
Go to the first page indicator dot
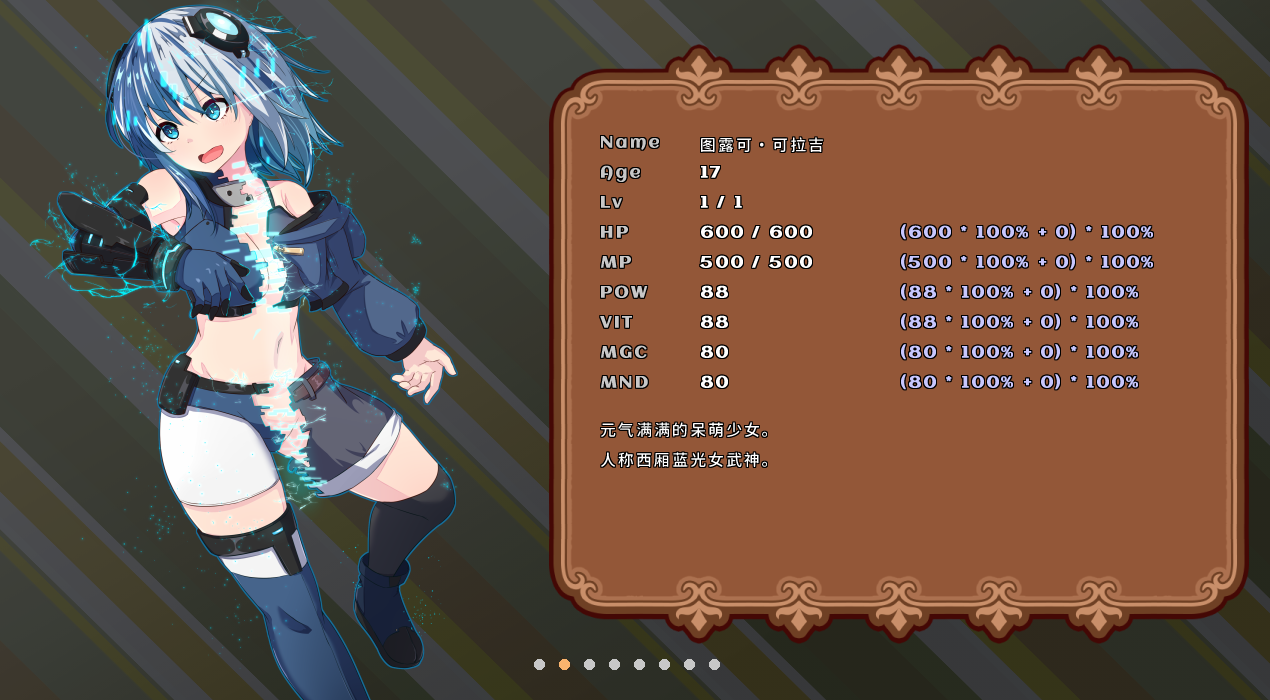point(539,664)
